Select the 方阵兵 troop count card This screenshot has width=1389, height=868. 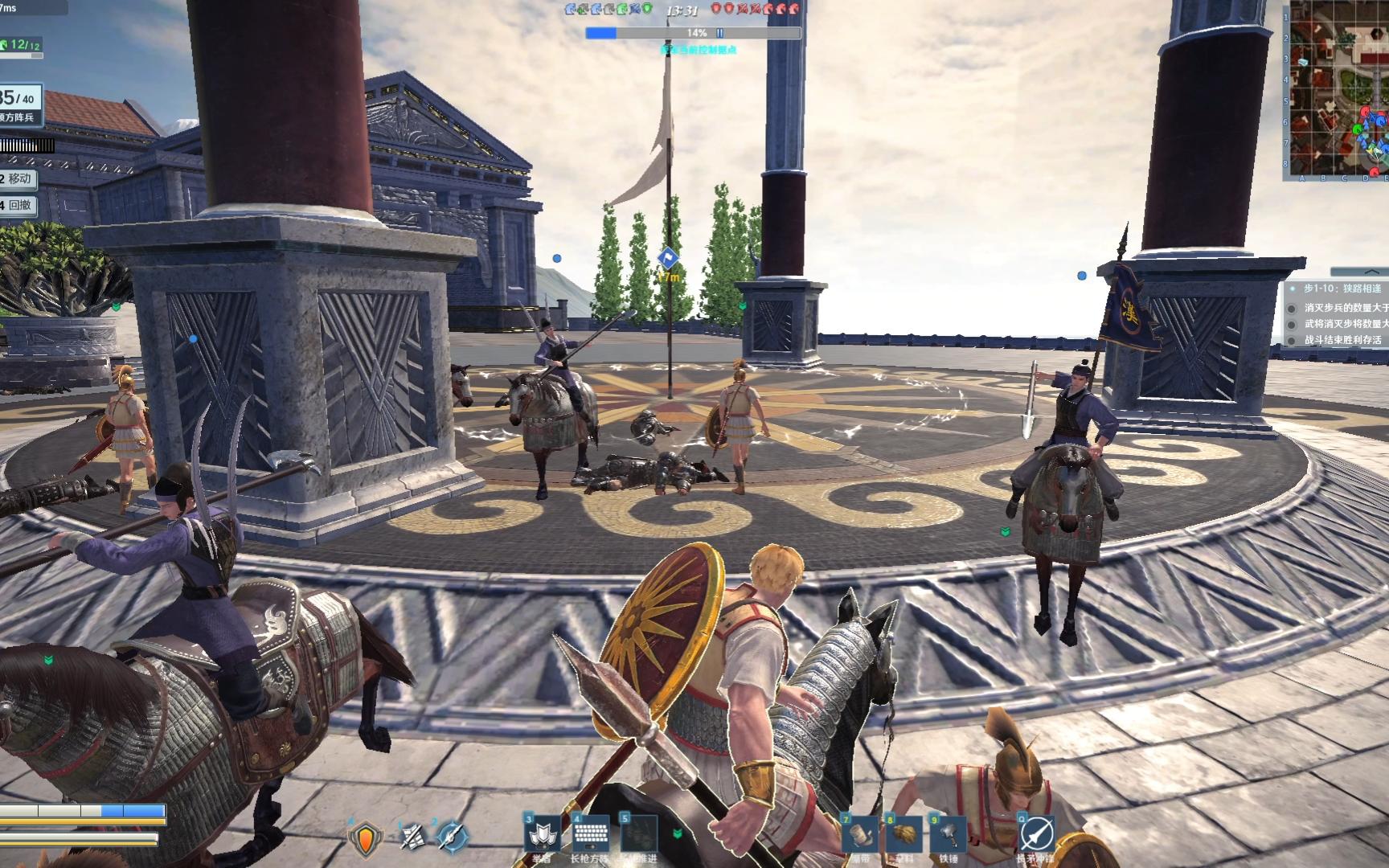[19, 106]
